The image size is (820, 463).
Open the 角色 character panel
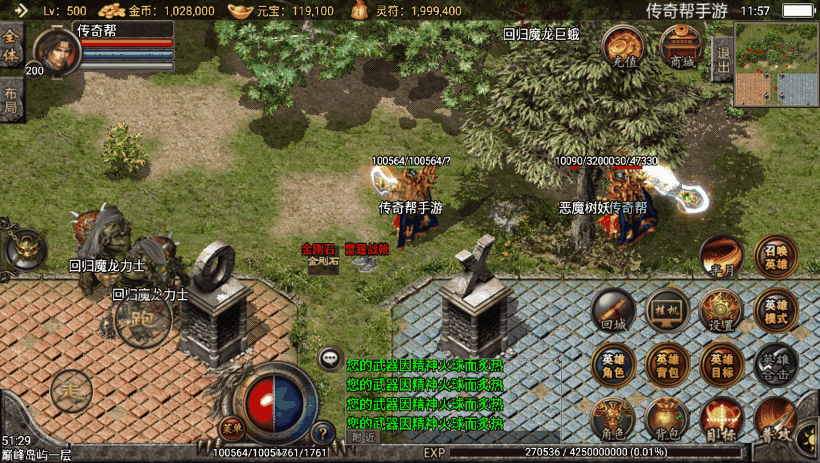(613, 420)
